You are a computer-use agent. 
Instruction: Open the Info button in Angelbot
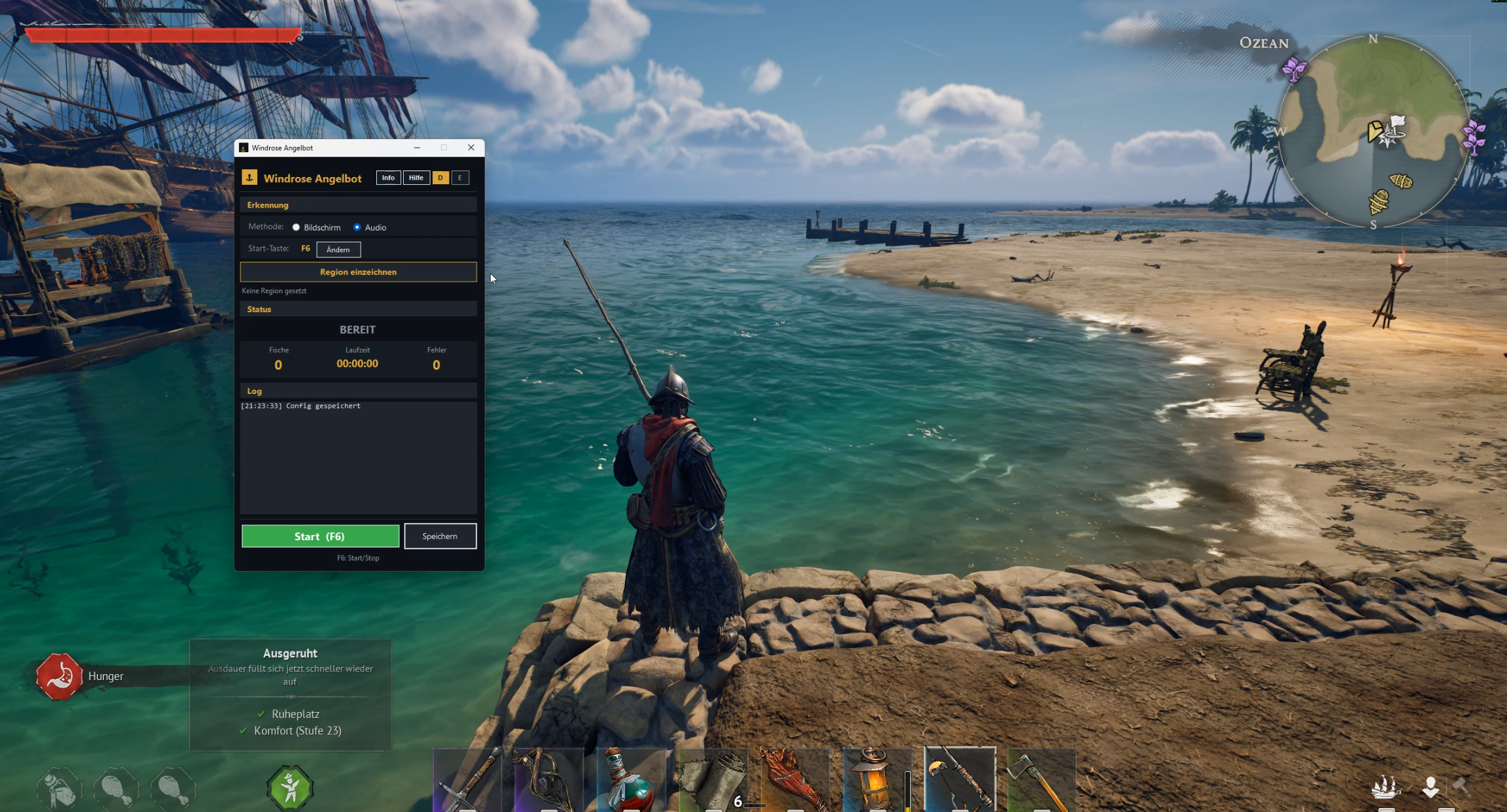388,178
